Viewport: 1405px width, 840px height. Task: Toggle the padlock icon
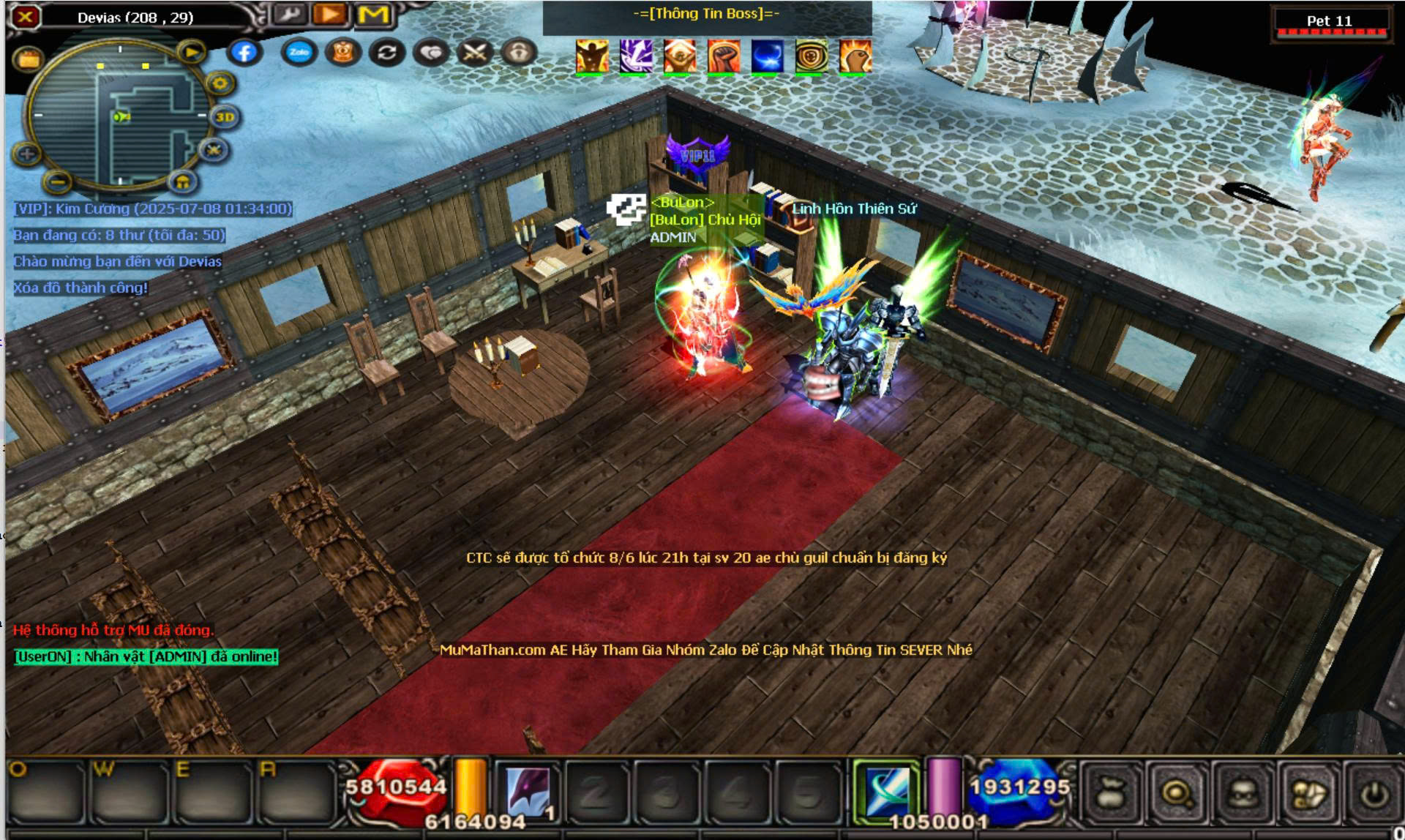pos(519,52)
